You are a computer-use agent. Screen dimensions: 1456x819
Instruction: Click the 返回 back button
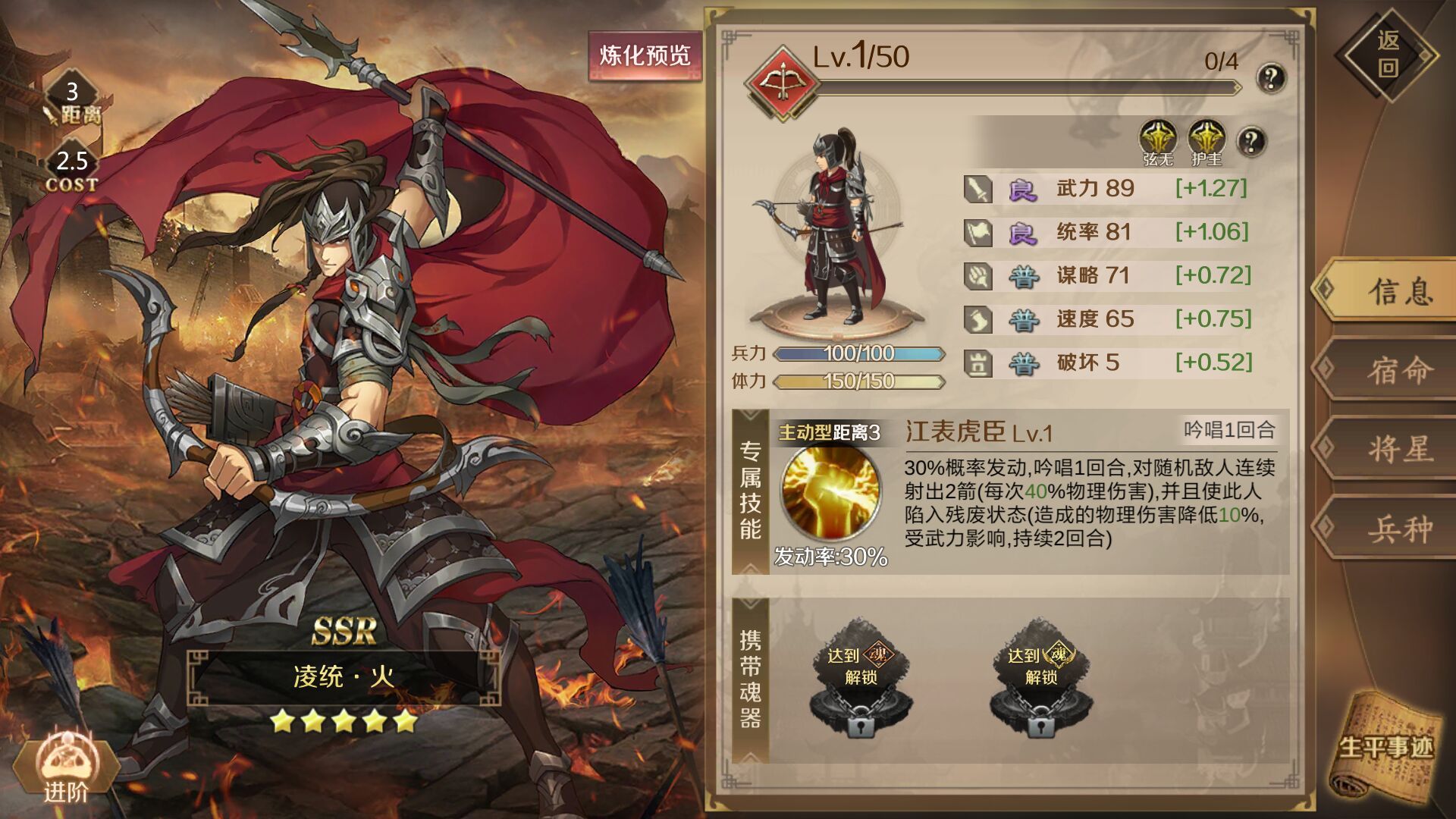pos(1387,55)
